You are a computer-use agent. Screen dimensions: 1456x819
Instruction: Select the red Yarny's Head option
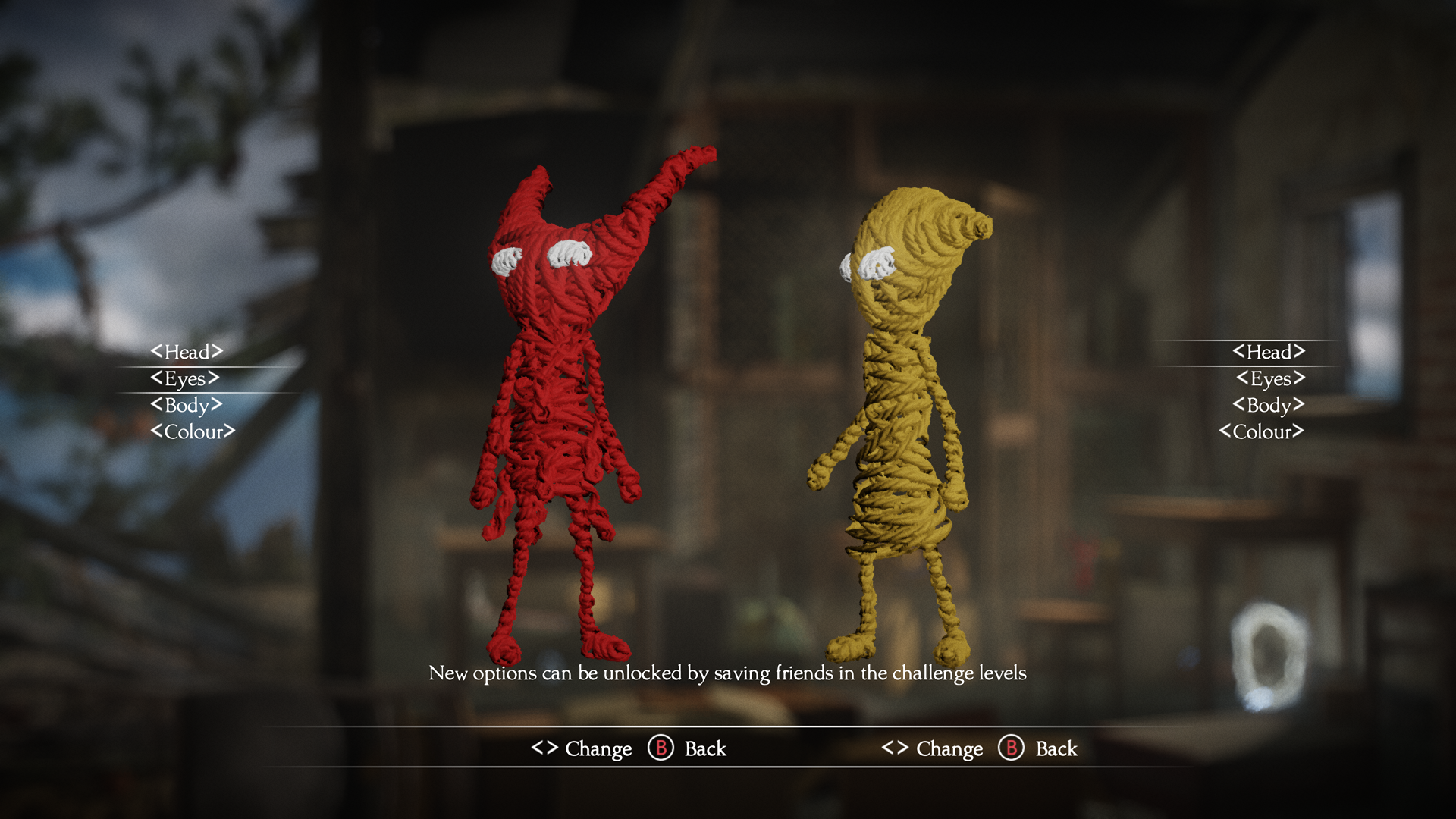pos(187,352)
